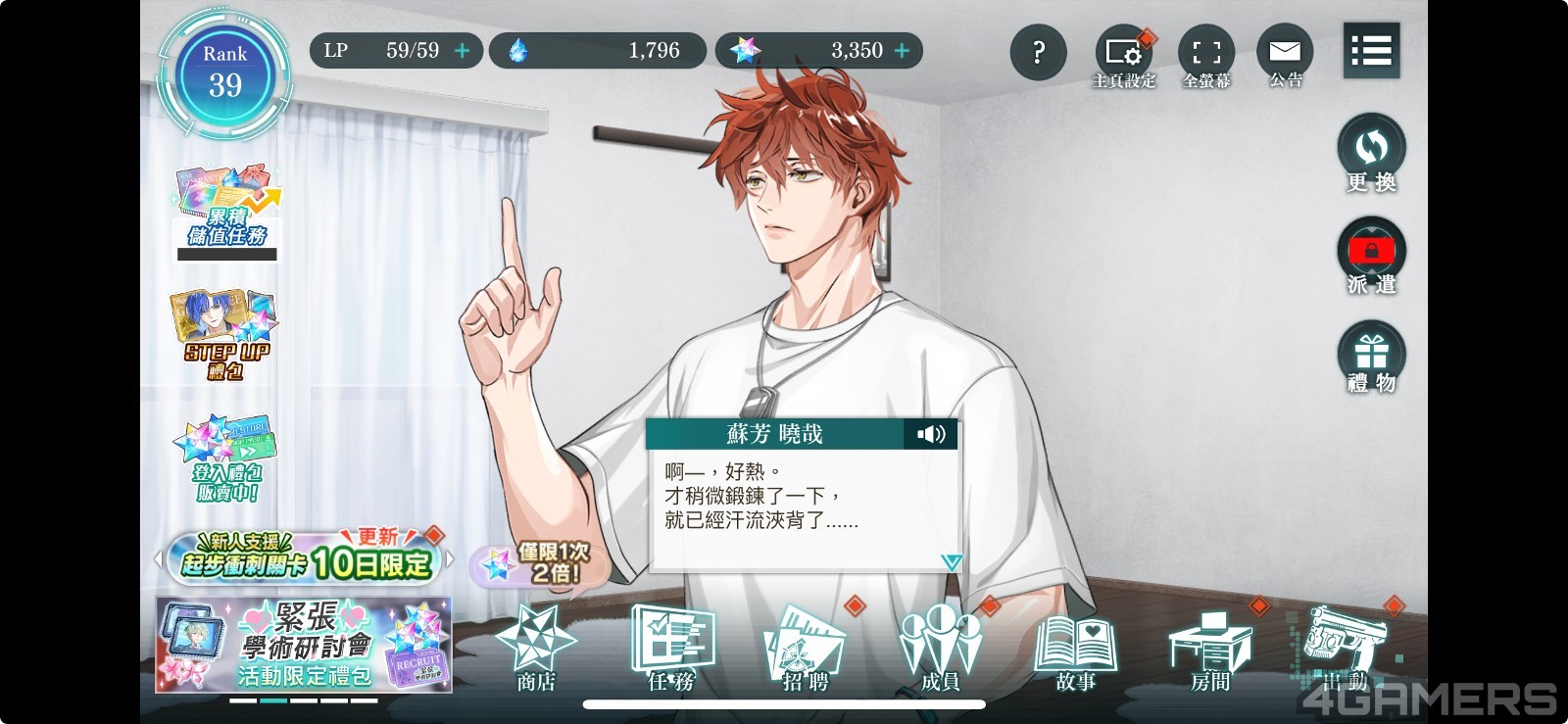Open the 商店 shop menu
Viewport: 1568px width, 724px height.
click(535, 648)
